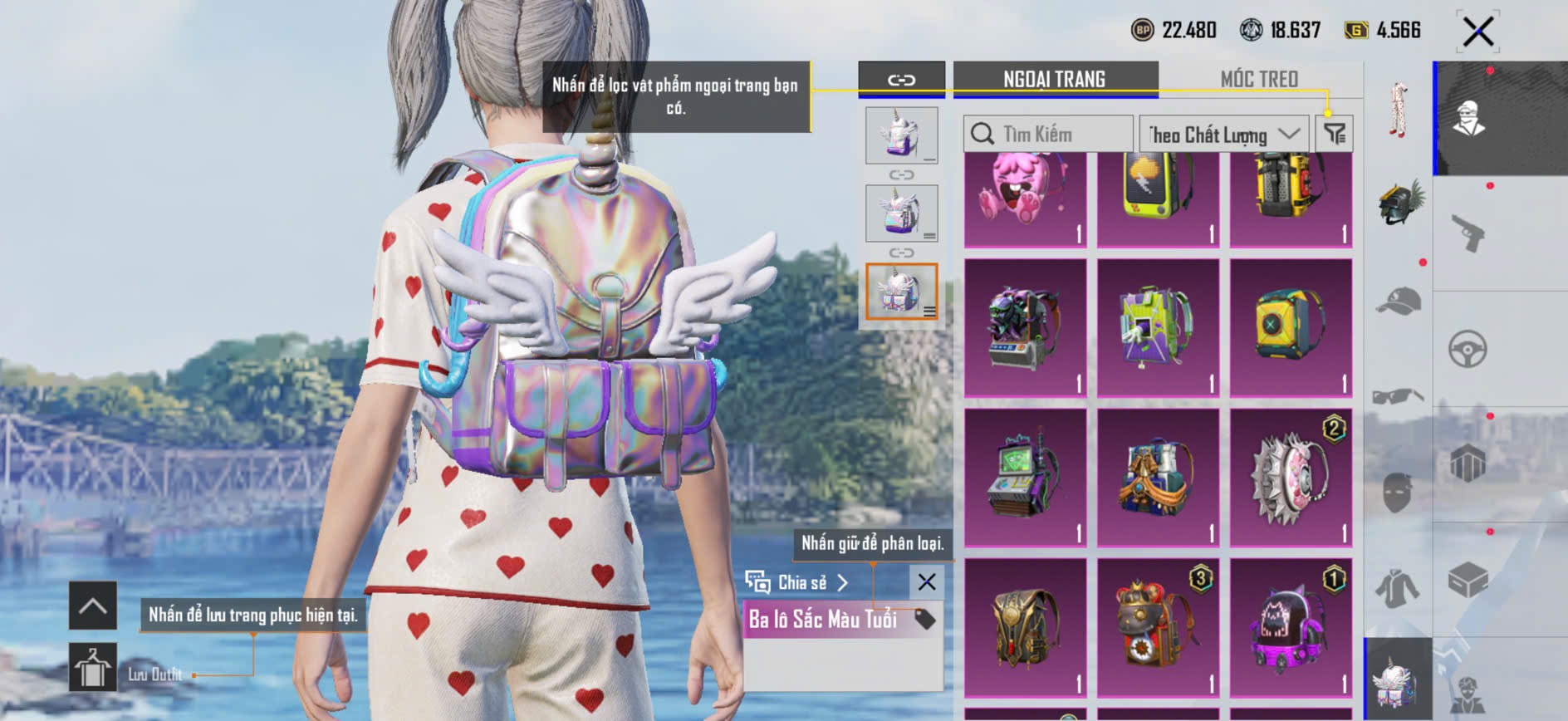Expand the up-arrow panel button

[x=93, y=606]
